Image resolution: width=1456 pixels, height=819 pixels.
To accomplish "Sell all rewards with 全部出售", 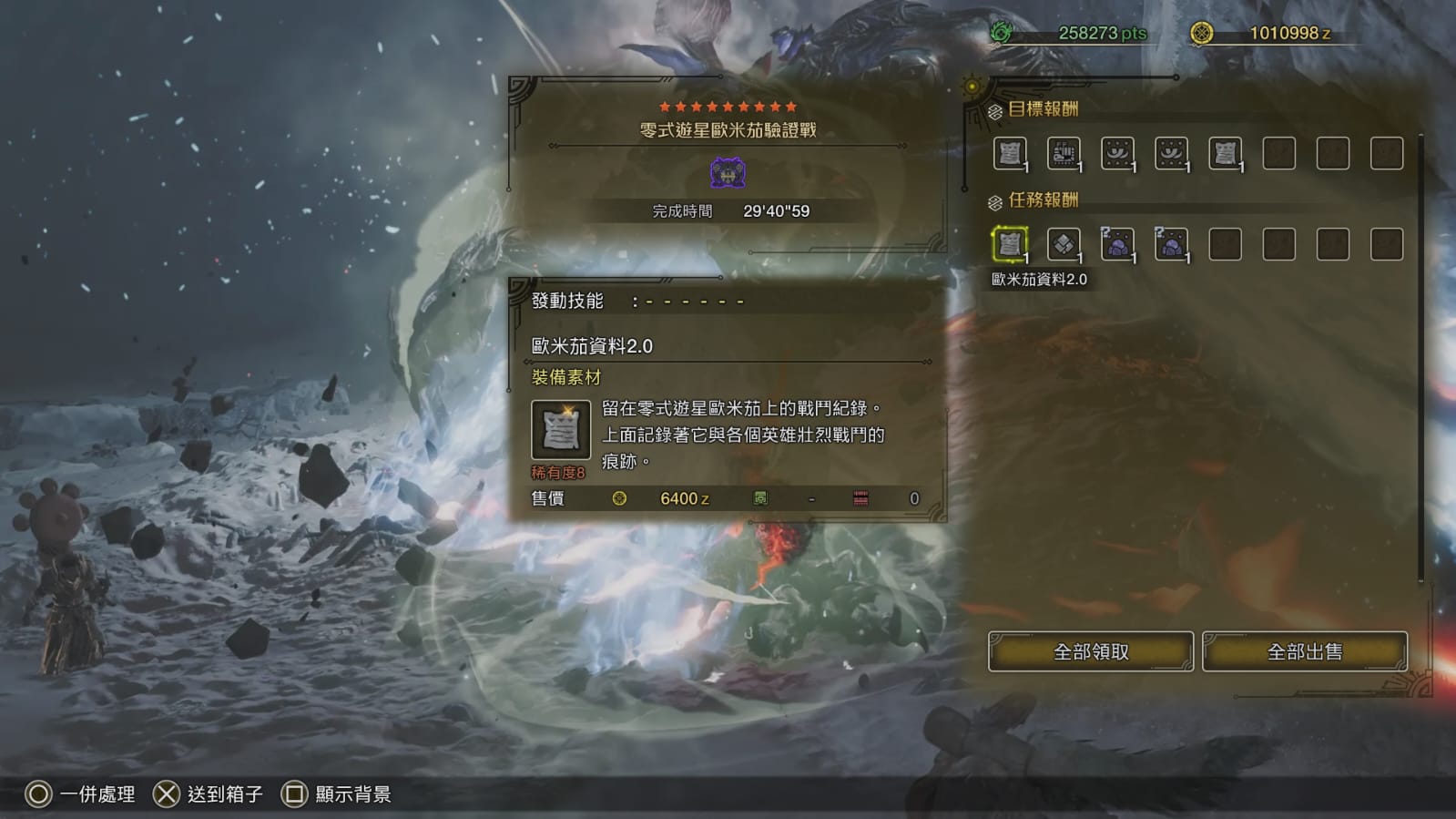I will coord(1304,651).
